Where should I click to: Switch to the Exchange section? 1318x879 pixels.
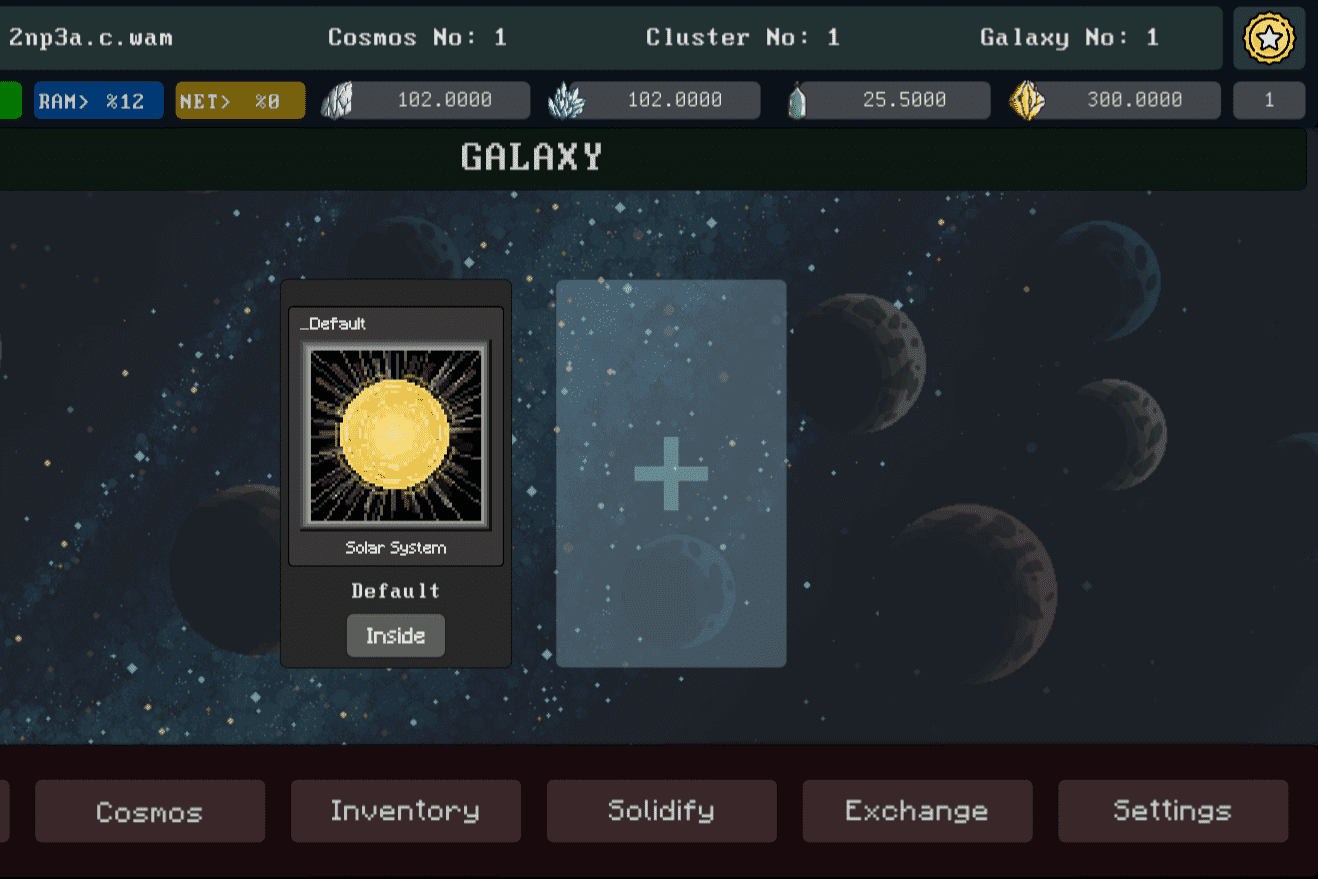[917, 811]
